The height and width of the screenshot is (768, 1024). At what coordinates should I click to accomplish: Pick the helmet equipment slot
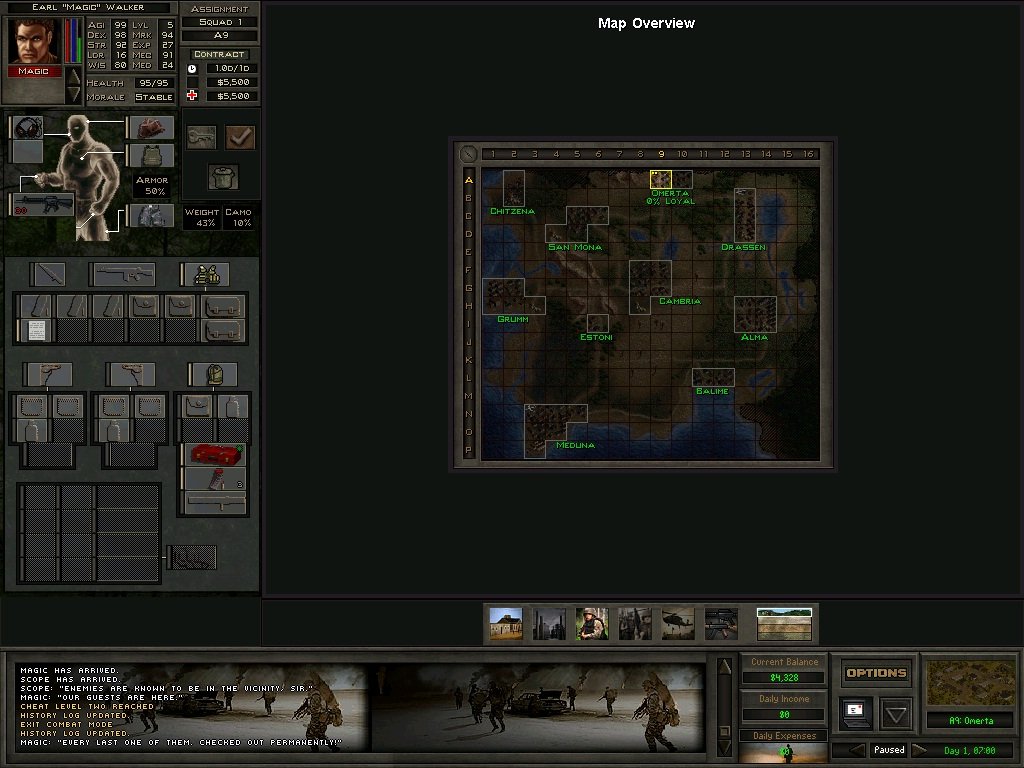[151, 127]
